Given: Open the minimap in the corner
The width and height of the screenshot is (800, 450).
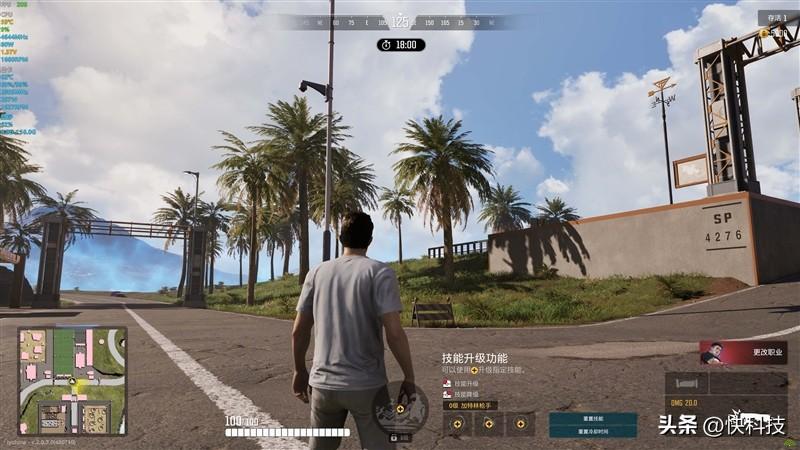Looking at the screenshot, I should (x=72, y=381).
